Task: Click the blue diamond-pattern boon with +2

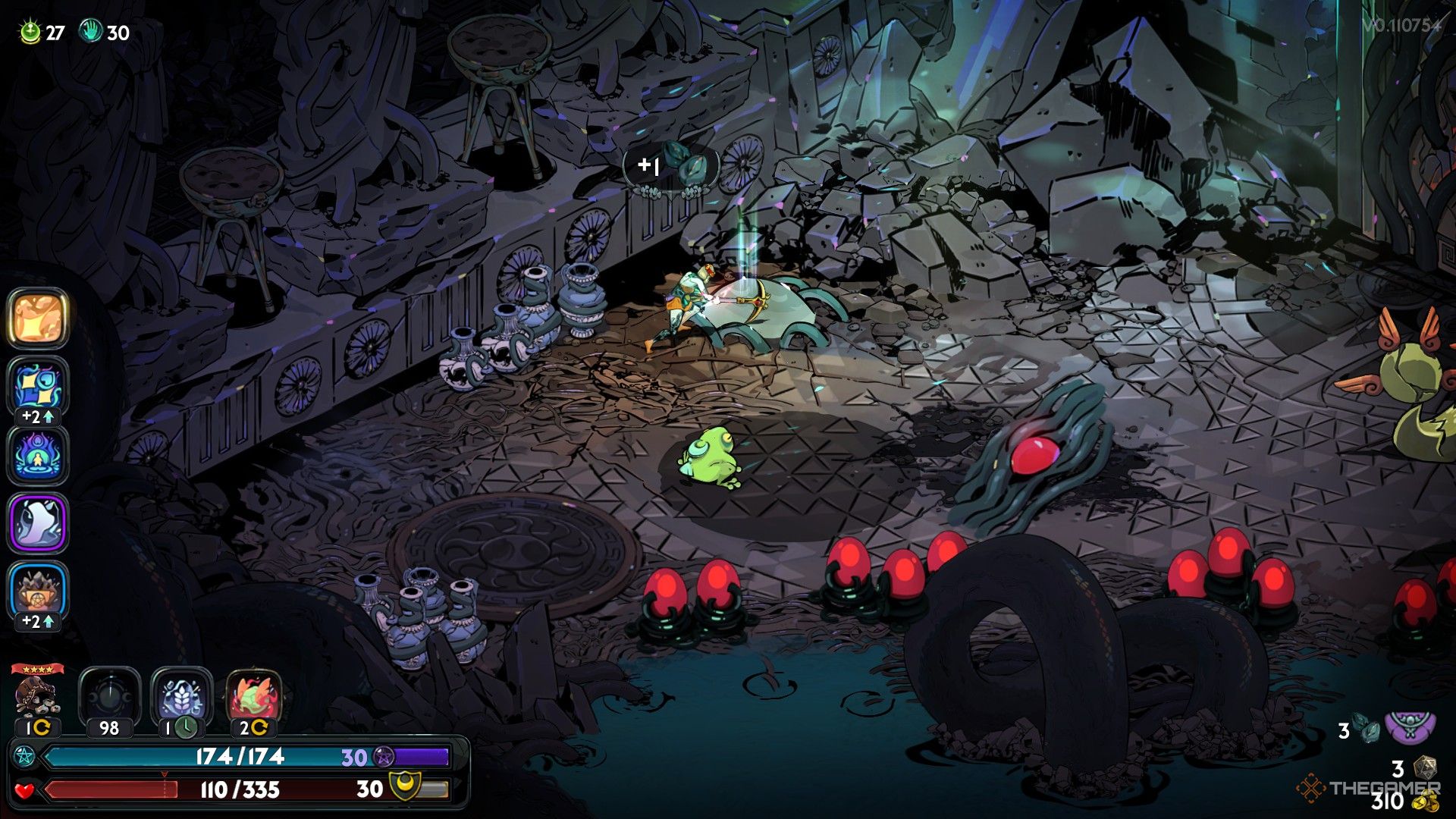Action: tap(38, 385)
